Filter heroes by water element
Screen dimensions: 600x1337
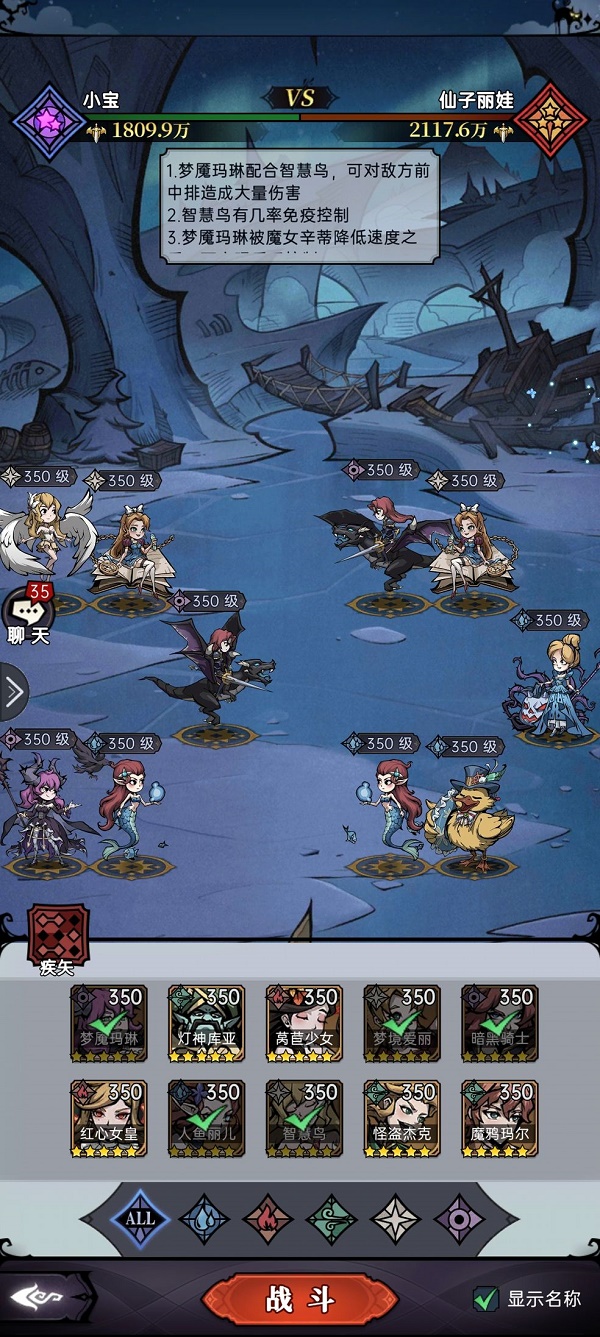[204, 1219]
